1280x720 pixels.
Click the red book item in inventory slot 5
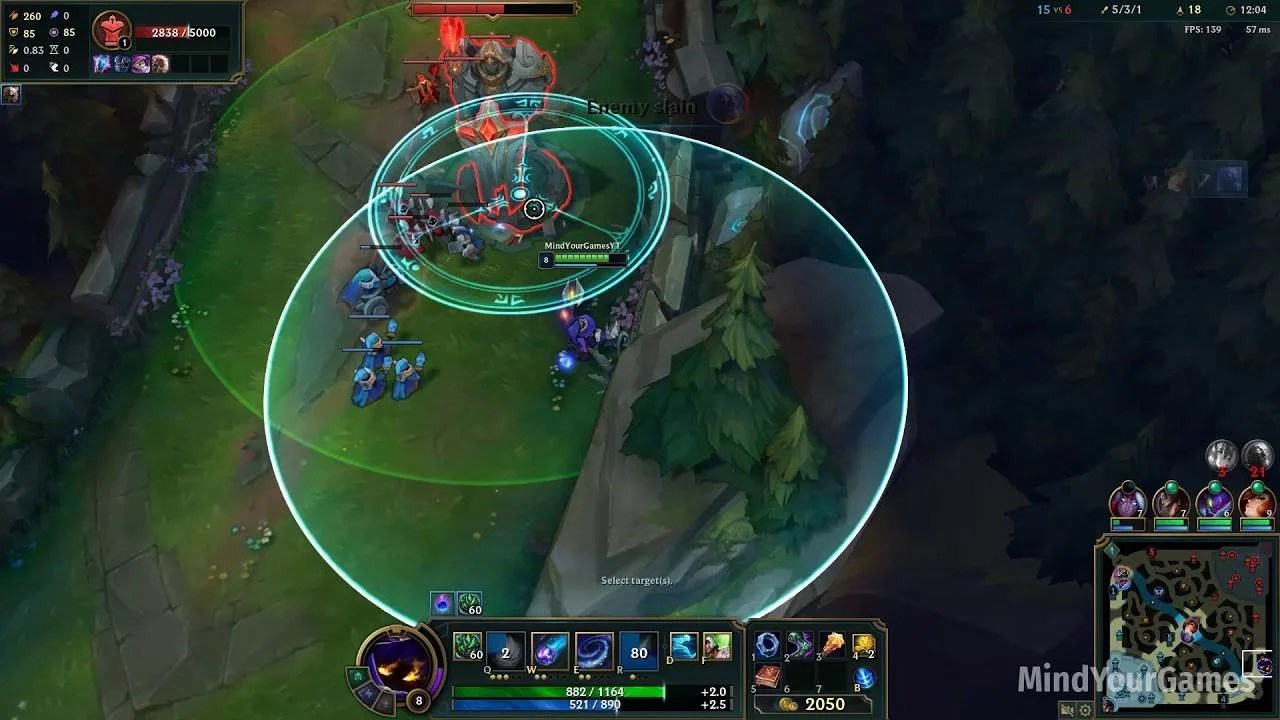tap(768, 676)
